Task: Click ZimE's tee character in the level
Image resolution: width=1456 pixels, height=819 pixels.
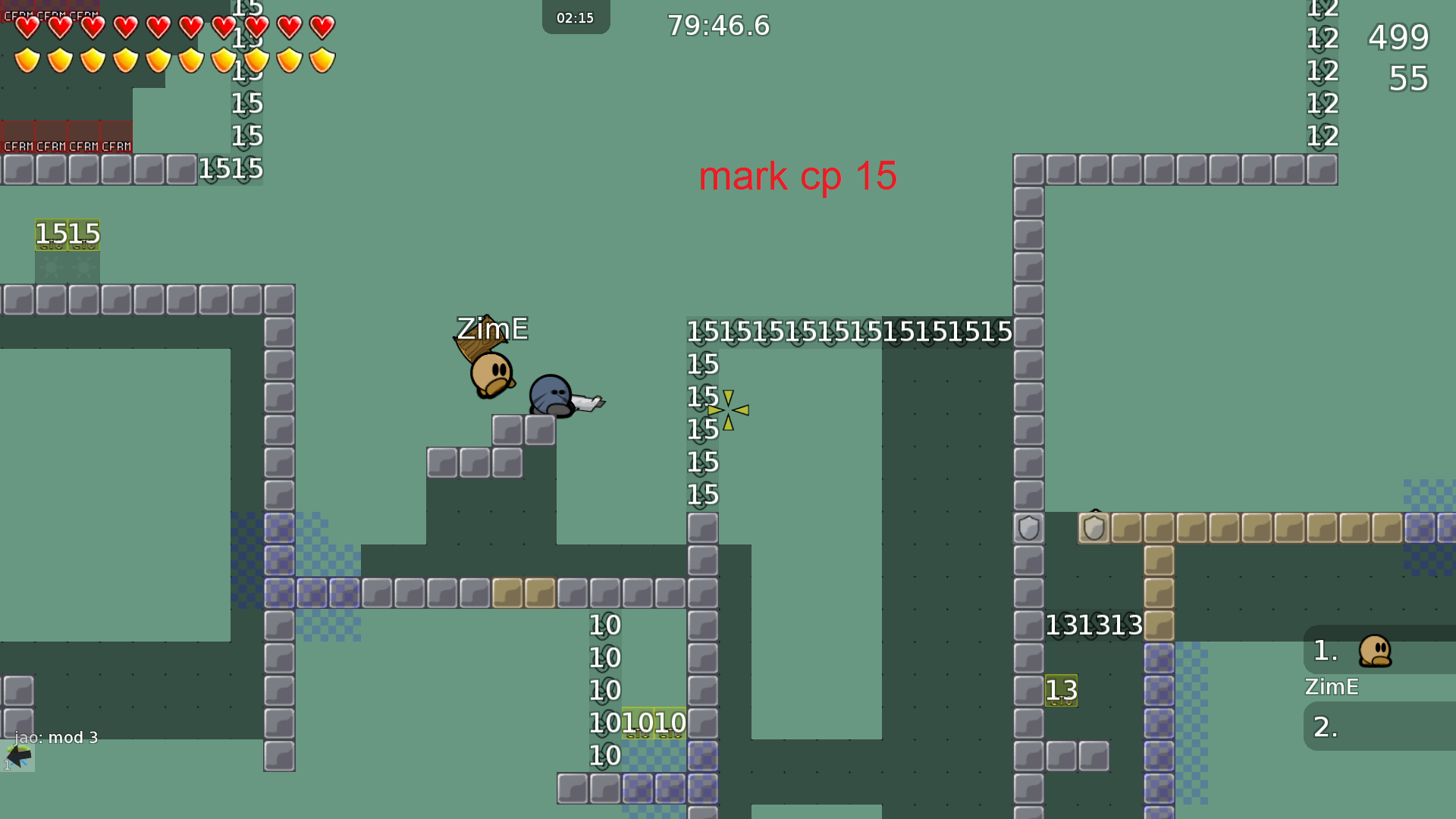Action: pyautogui.click(x=491, y=372)
